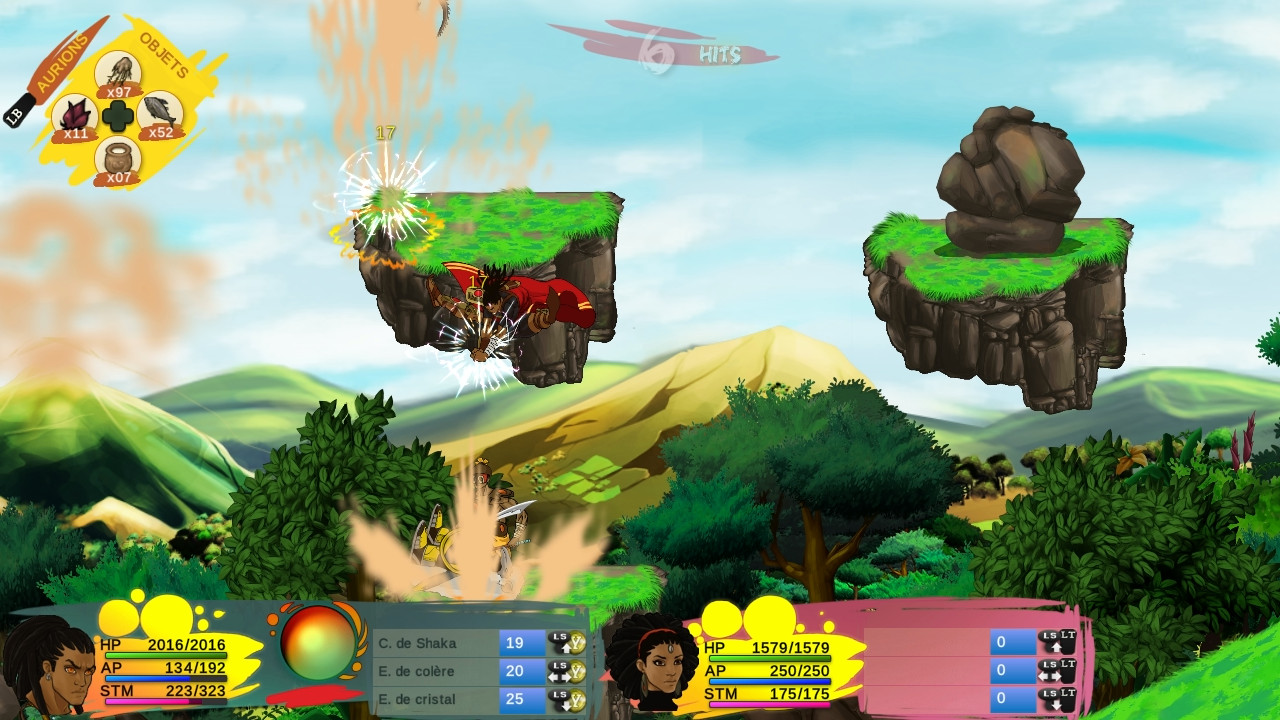Select the E. de colère skill

435,671
